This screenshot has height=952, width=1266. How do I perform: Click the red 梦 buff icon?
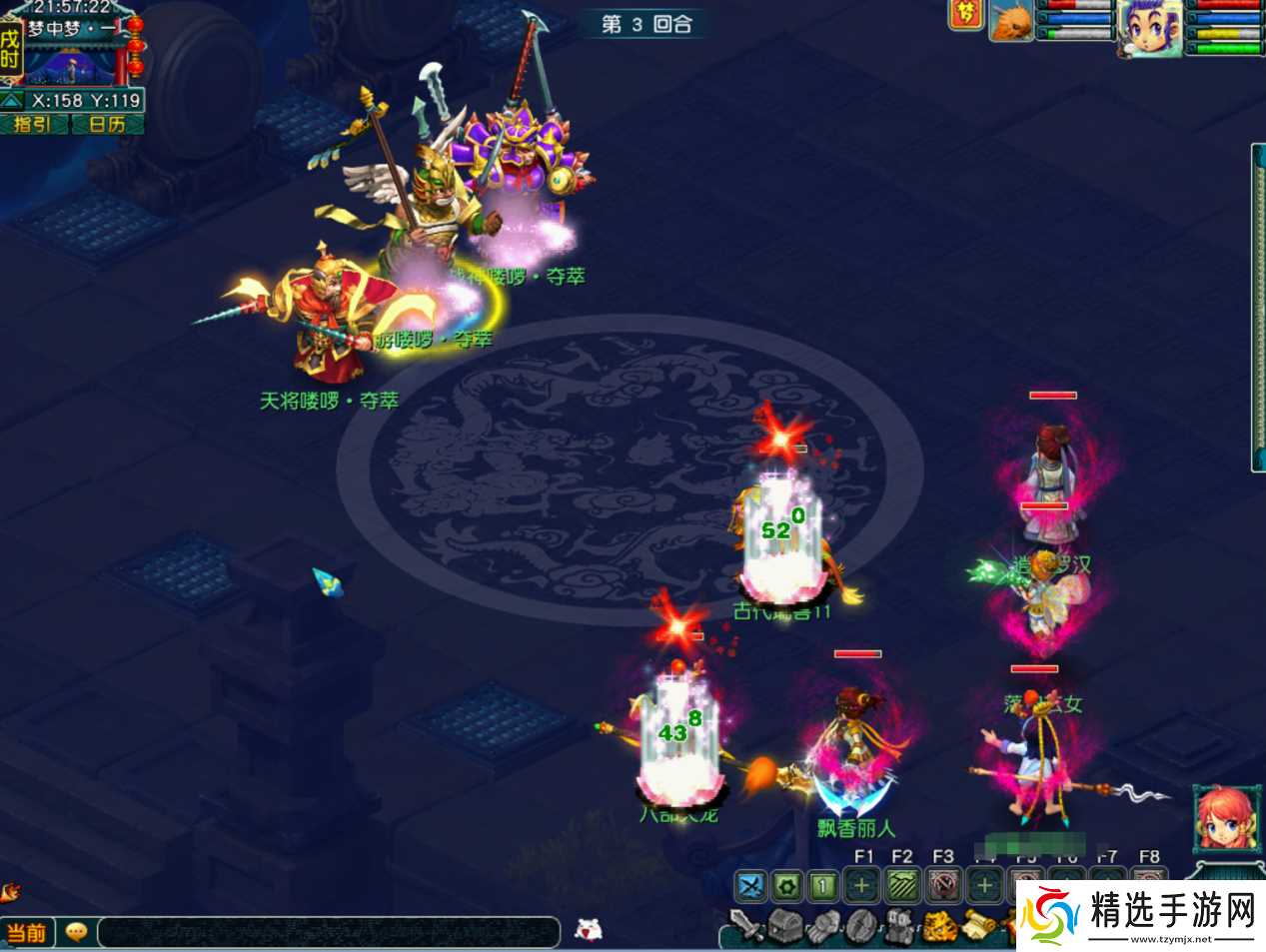[965, 16]
